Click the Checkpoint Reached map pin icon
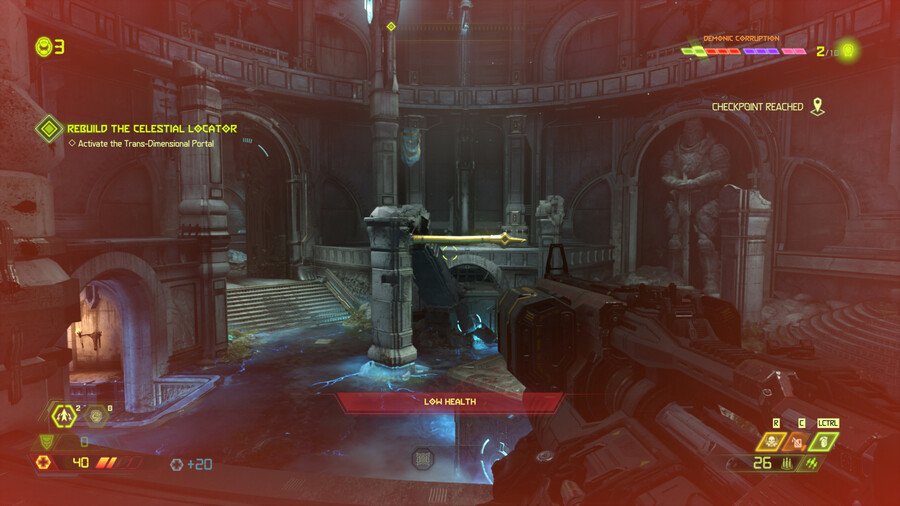 [x=818, y=106]
